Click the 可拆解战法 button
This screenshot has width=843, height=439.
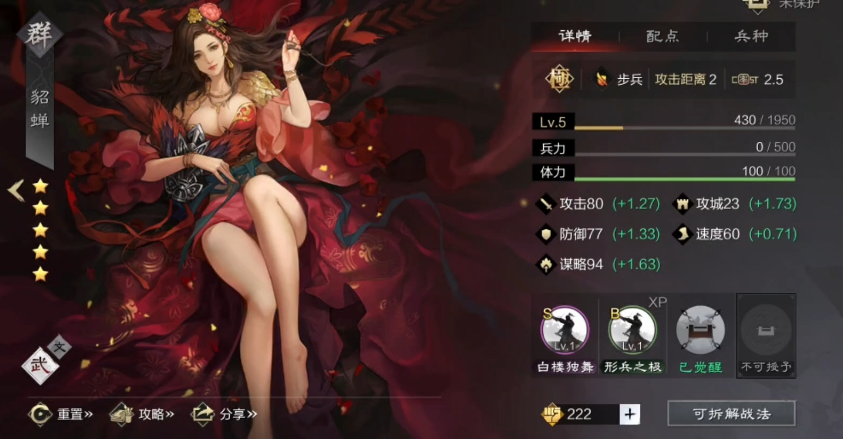pos(731,413)
